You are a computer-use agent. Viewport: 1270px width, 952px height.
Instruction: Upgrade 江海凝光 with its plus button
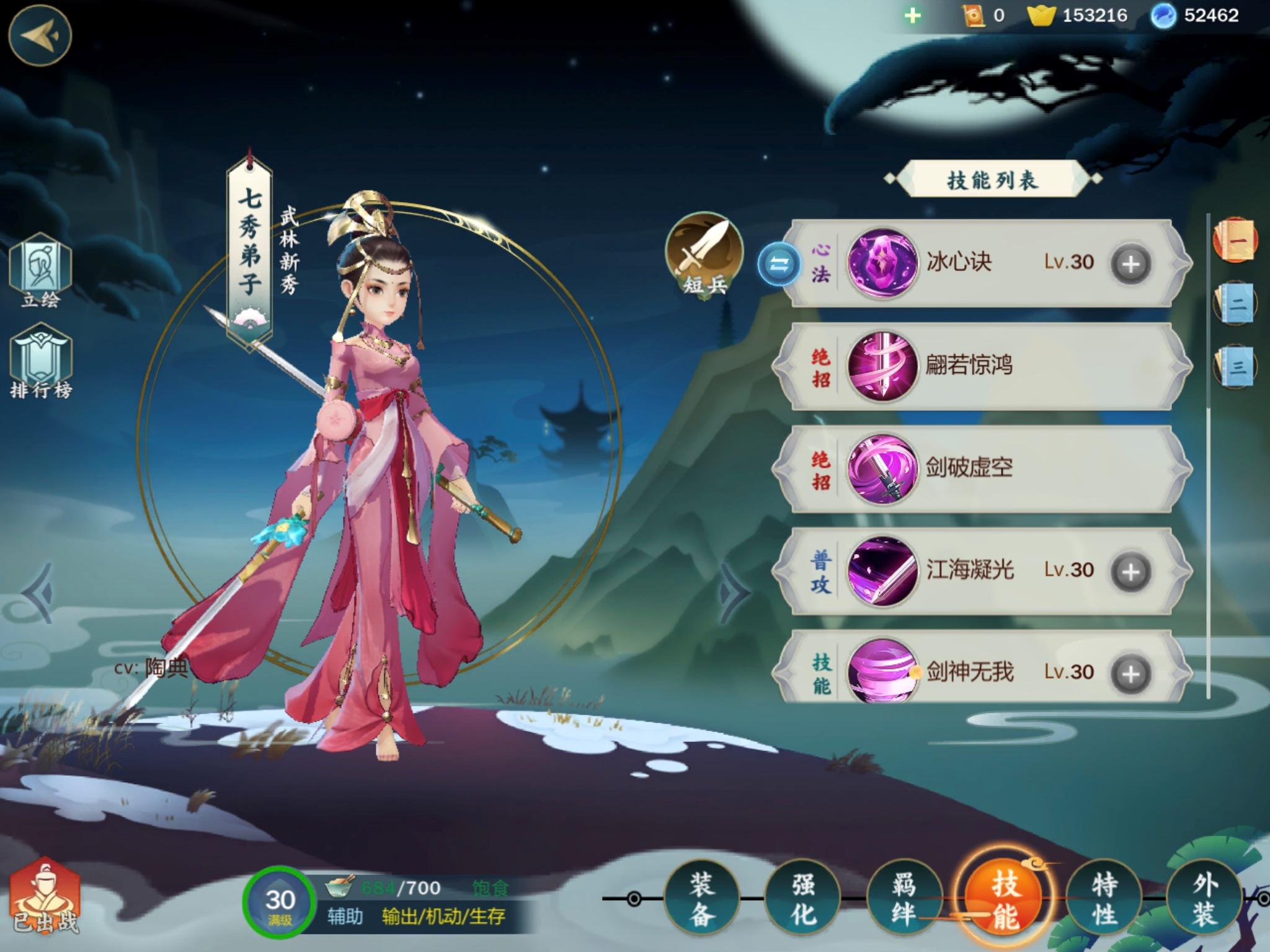click(1130, 571)
